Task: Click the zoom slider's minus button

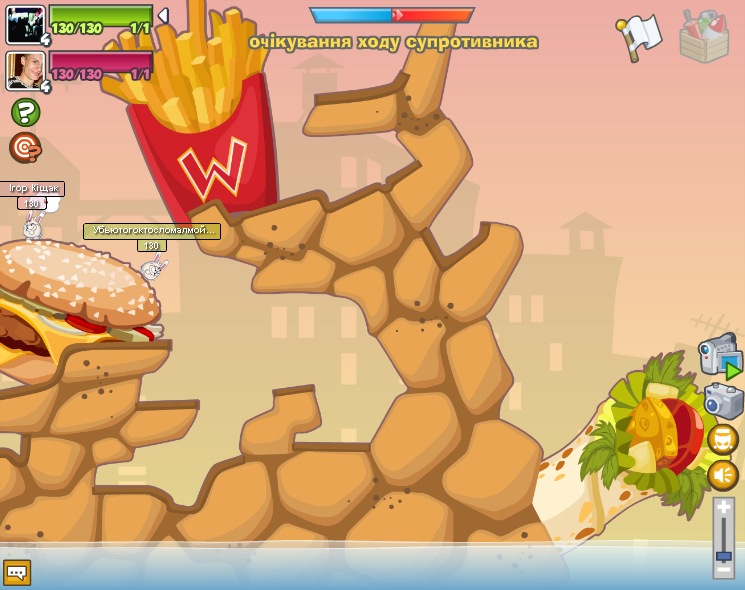Action: click(x=723, y=569)
